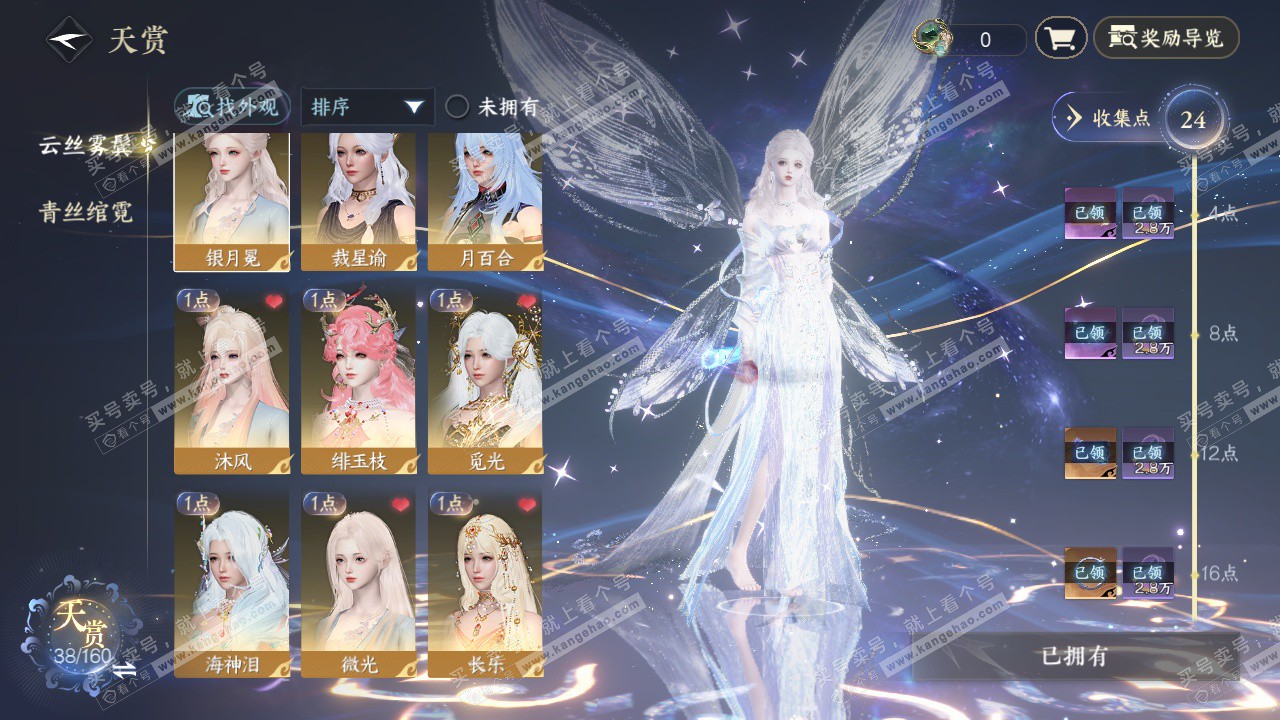1280x720 pixels.
Task: Switch to the 青丝绾霓 category
Action: [x=86, y=212]
